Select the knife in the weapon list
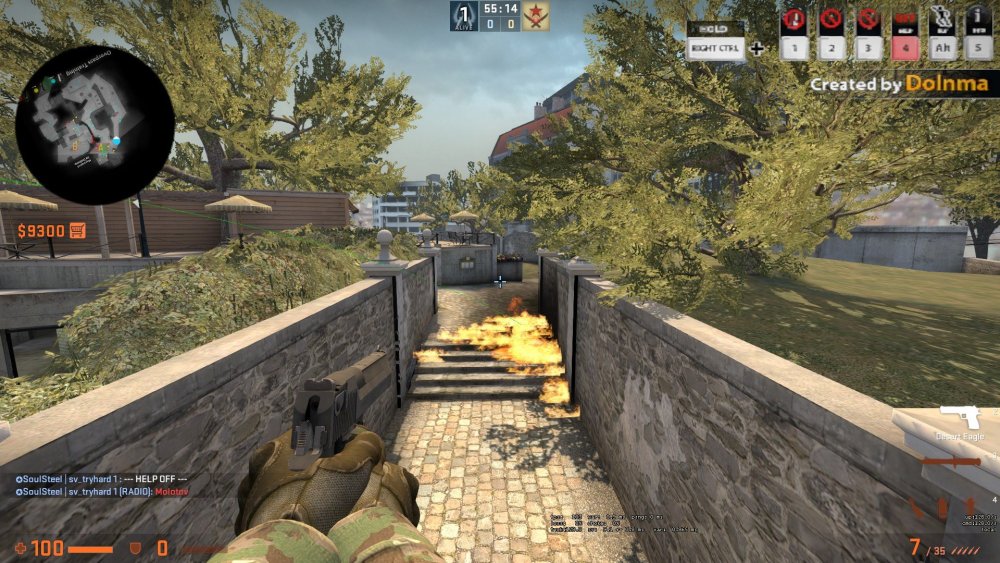The width and height of the screenshot is (1000, 563). 950,462
